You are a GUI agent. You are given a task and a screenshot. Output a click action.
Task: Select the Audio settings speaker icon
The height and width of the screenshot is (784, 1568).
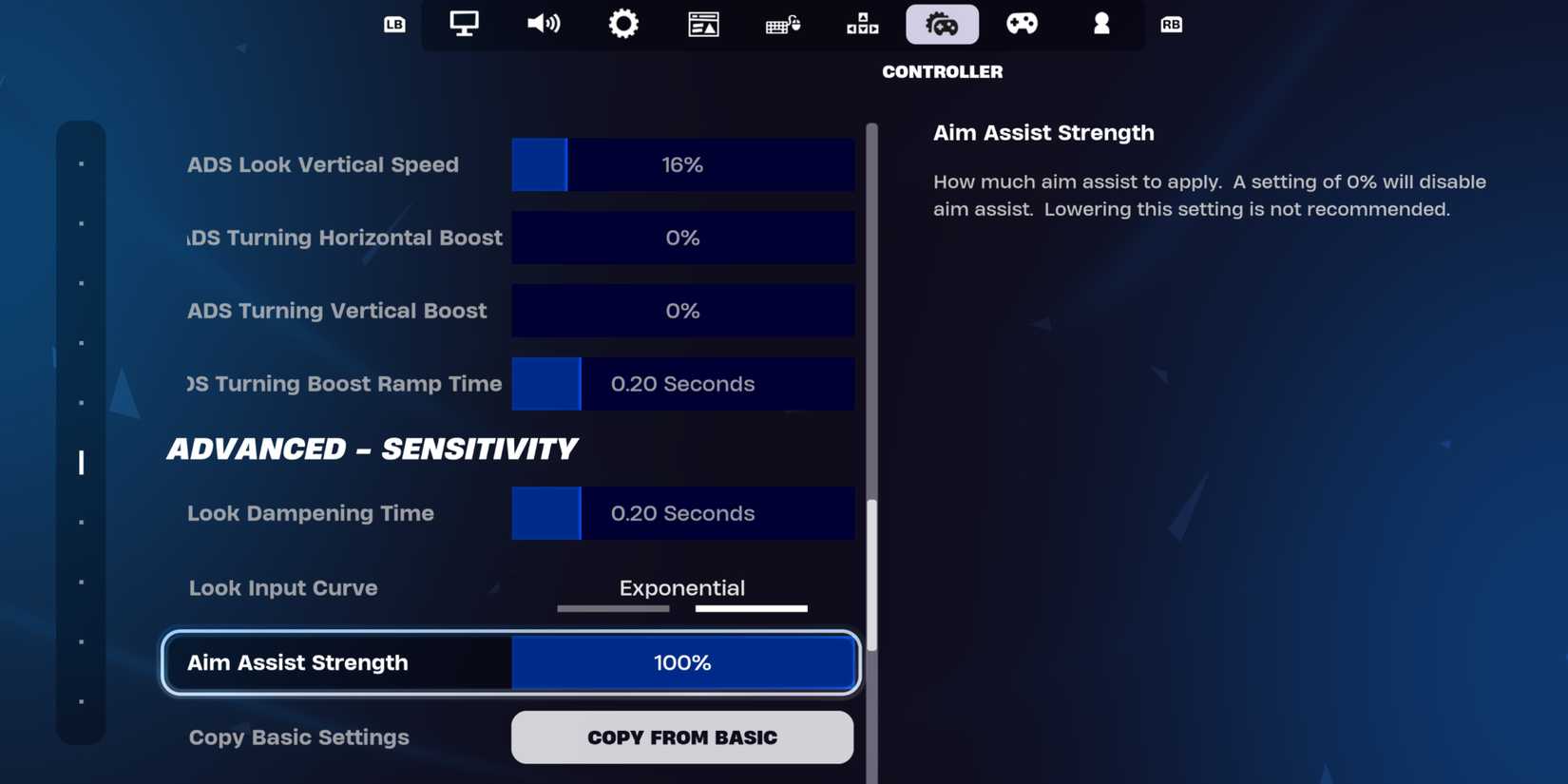pos(543,24)
